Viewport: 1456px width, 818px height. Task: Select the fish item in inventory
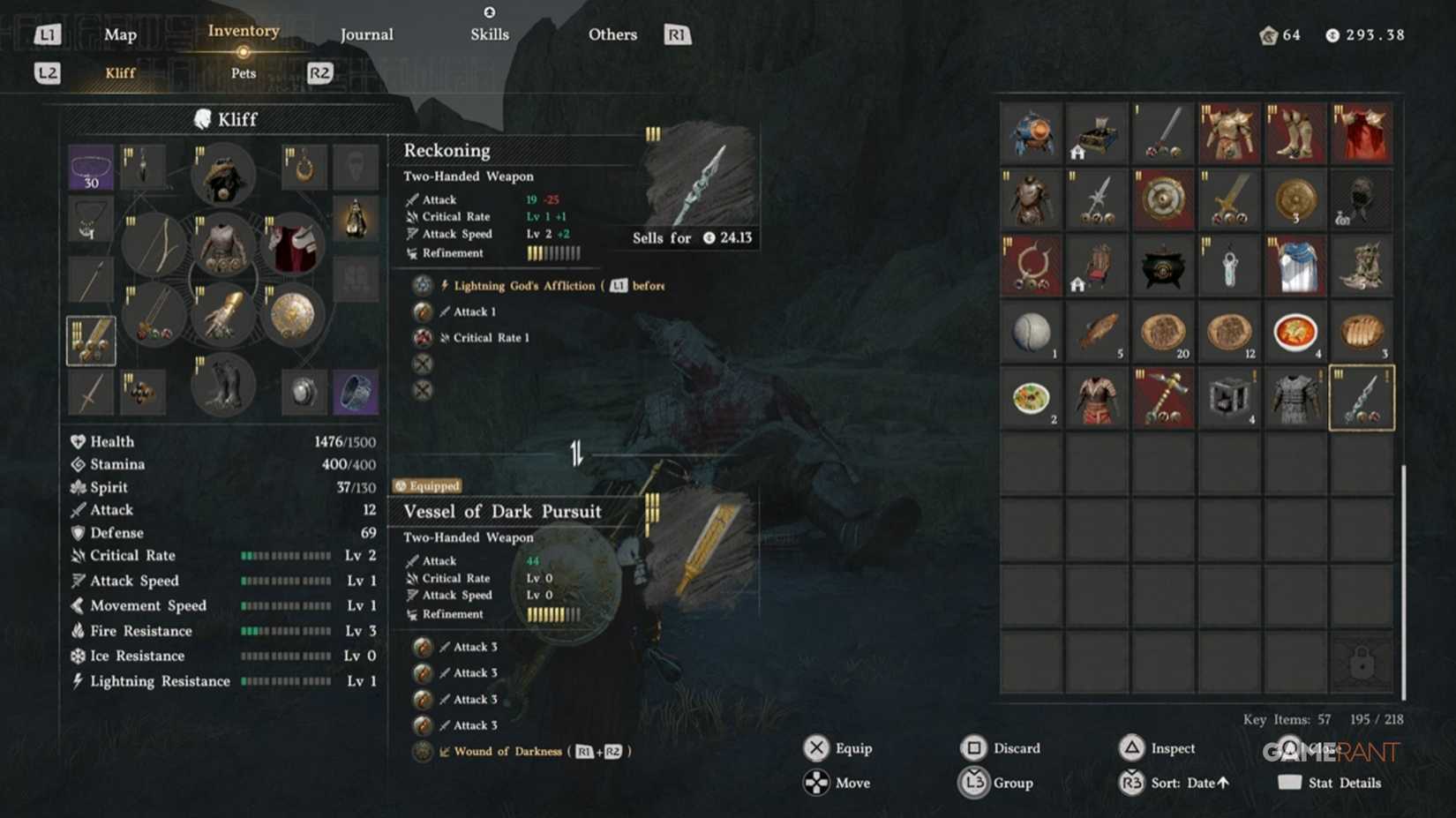tap(1097, 333)
